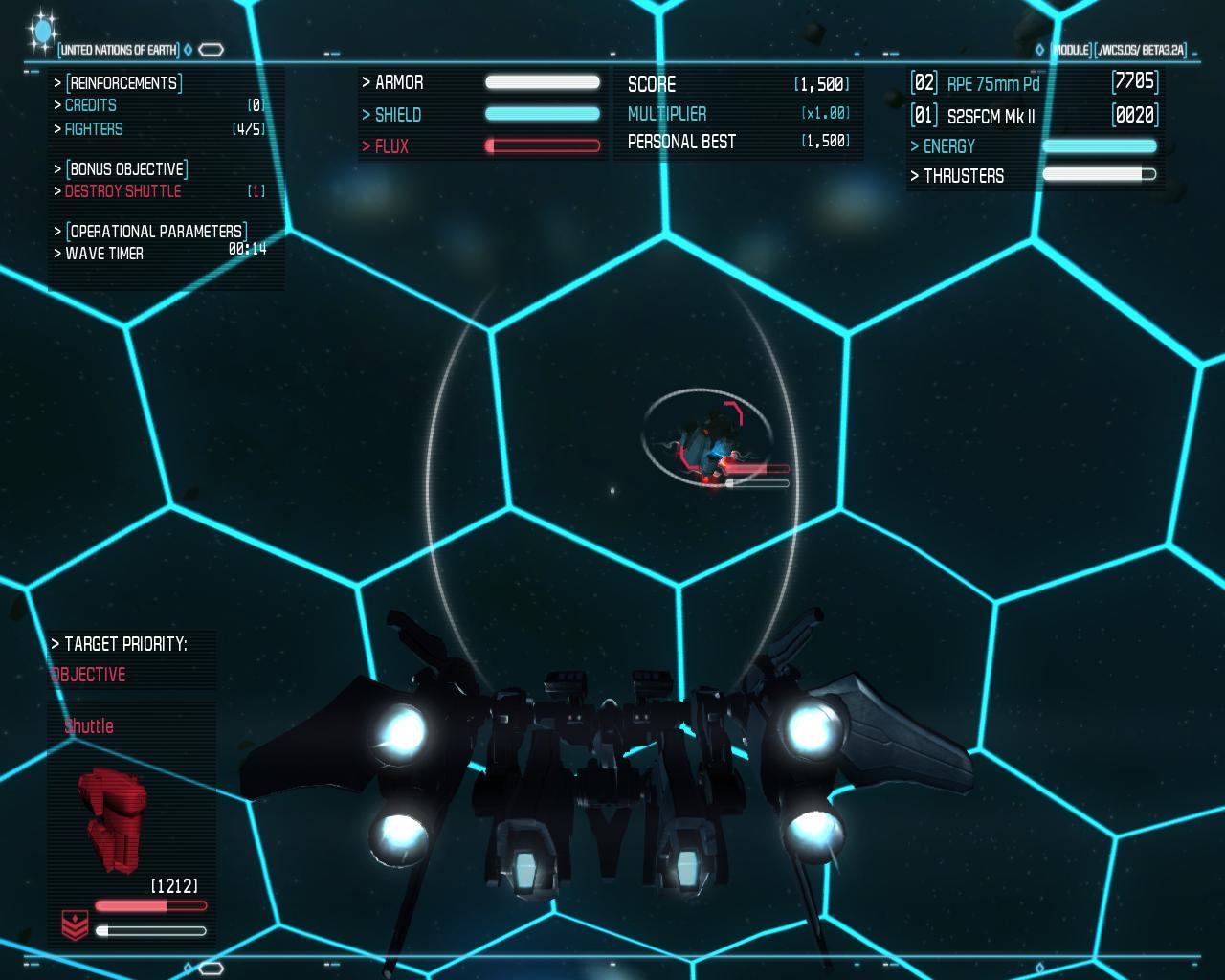The width and height of the screenshot is (1225, 980).
Task: Click the Destroy Shuttle bonus objective
Action: click(x=122, y=191)
